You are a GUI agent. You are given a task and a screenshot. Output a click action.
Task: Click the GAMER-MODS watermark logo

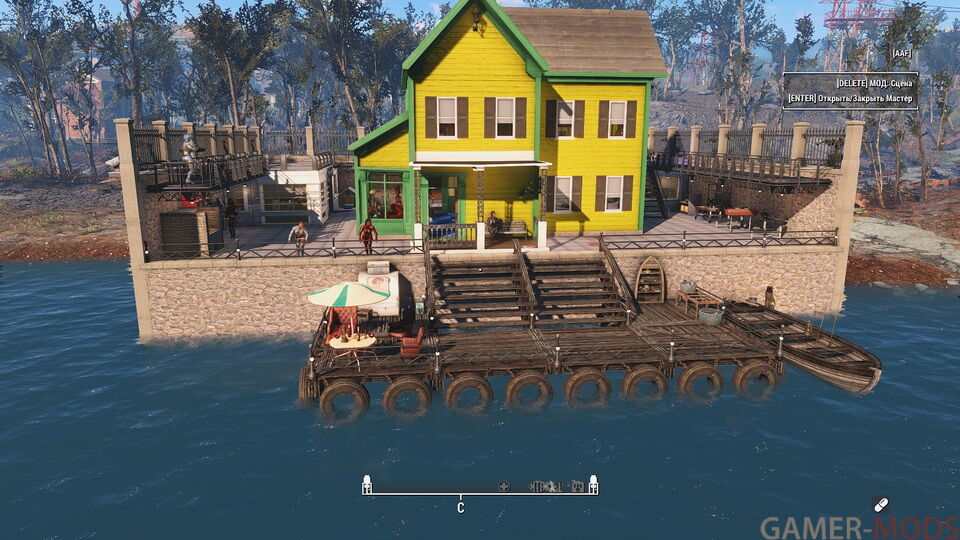(x=858, y=527)
